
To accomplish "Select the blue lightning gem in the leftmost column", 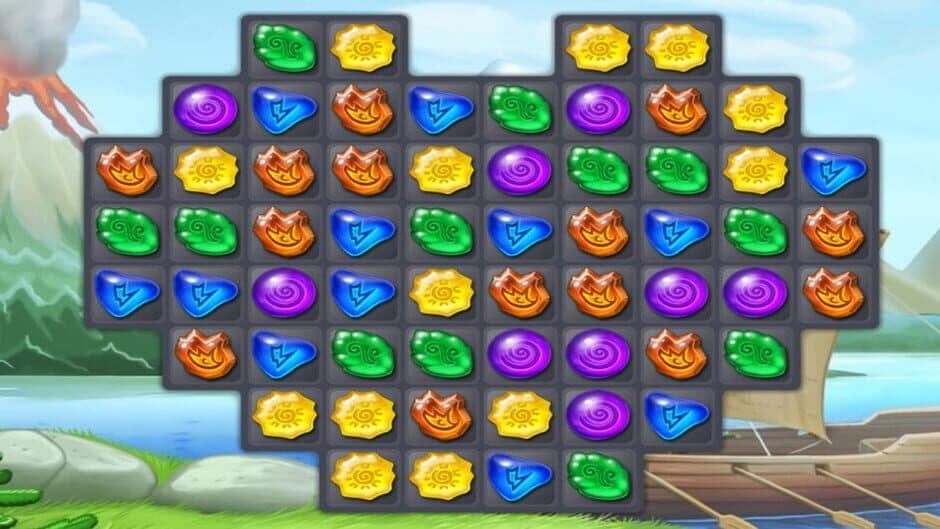I will tap(127, 292).
